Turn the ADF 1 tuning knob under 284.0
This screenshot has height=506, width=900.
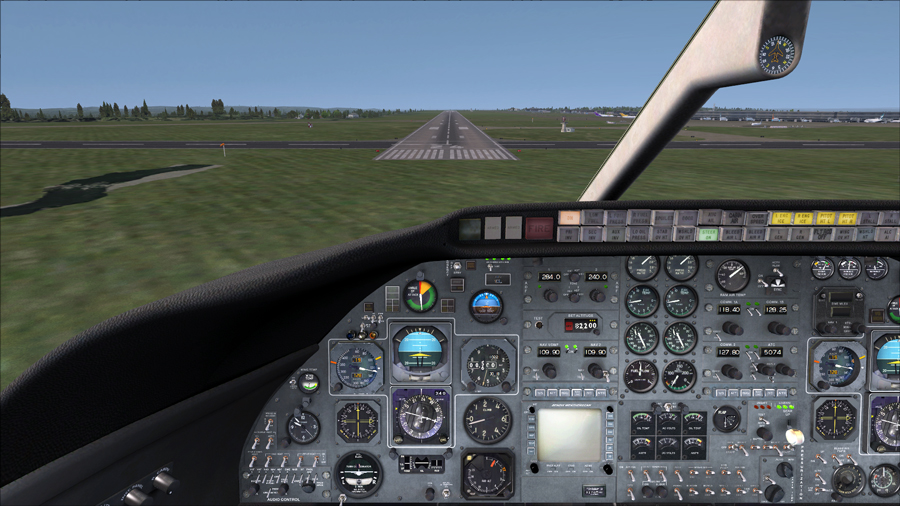550,296
